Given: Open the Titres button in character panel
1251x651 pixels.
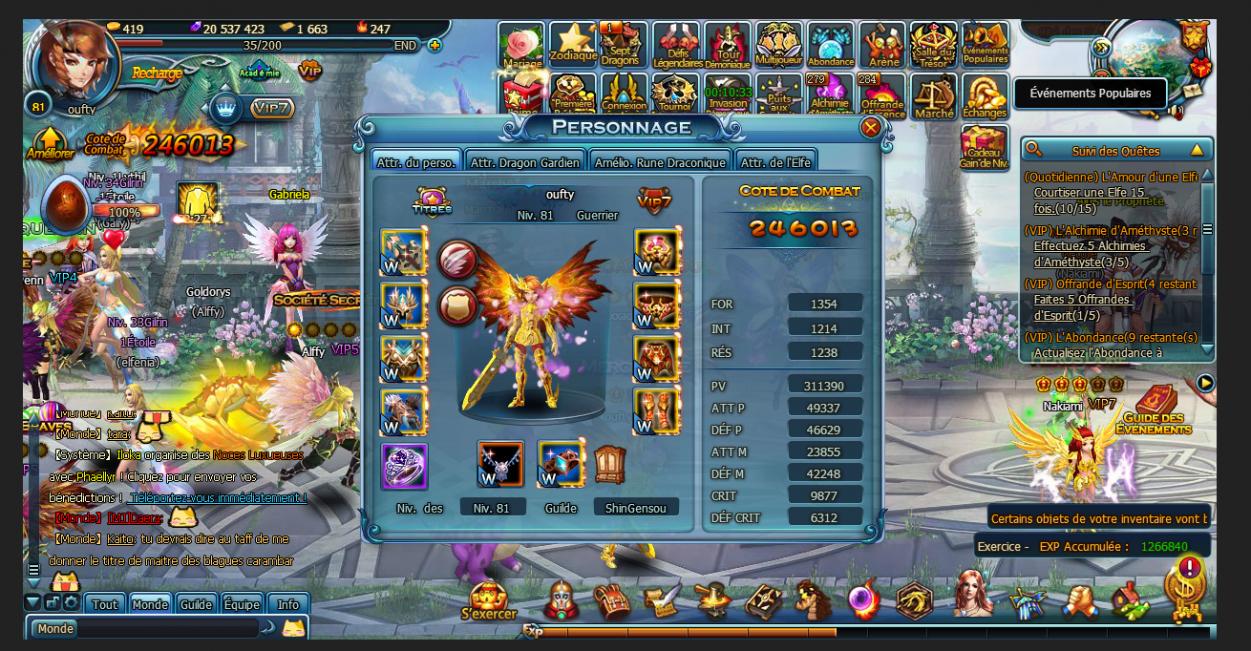Looking at the screenshot, I should (x=432, y=202).
